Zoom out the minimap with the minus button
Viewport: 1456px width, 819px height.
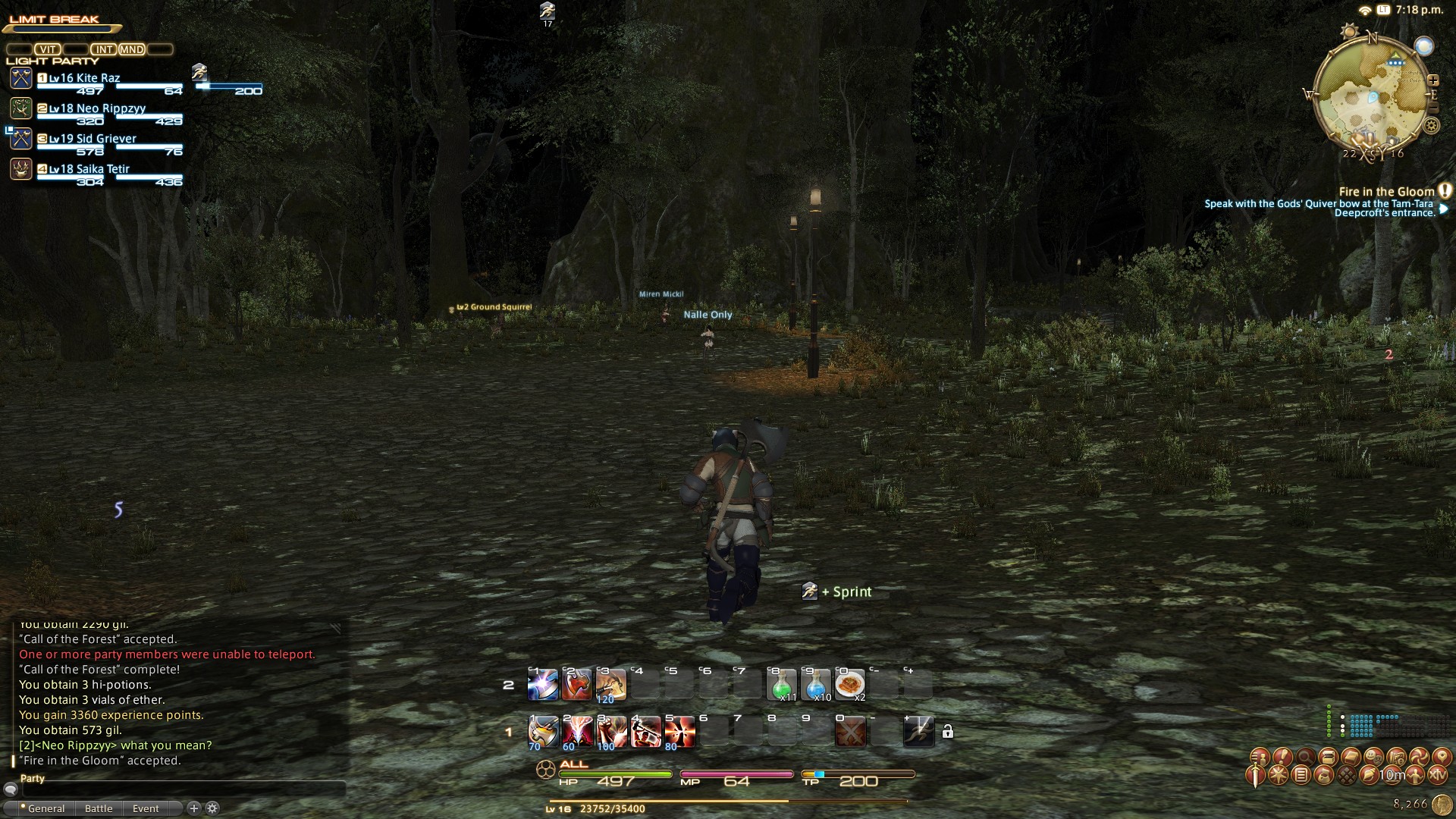[1433, 109]
